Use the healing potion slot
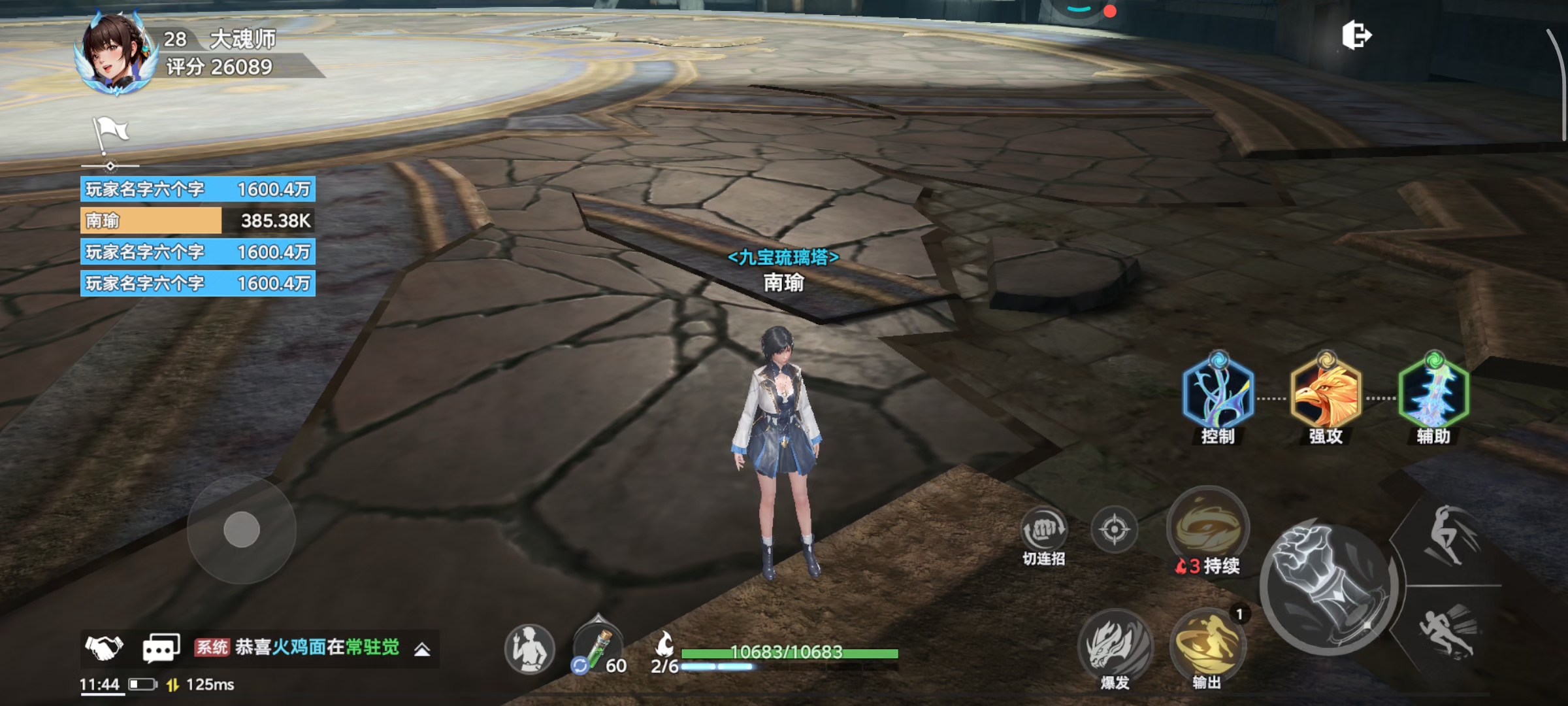The height and width of the screenshot is (706, 1568). click(x=597, y=648)
